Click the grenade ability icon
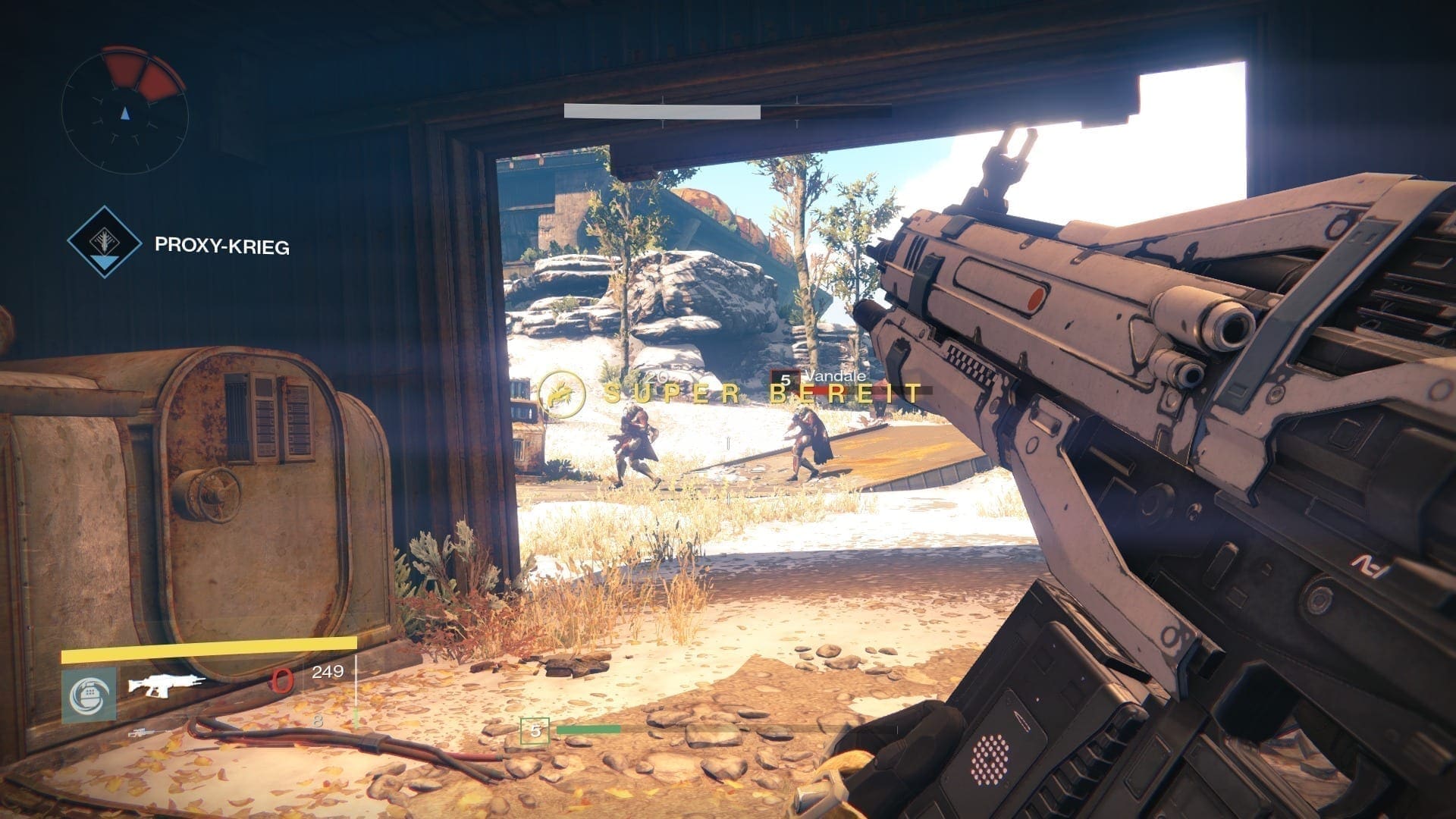1456x819 pixels. click(x=89, y=694)
